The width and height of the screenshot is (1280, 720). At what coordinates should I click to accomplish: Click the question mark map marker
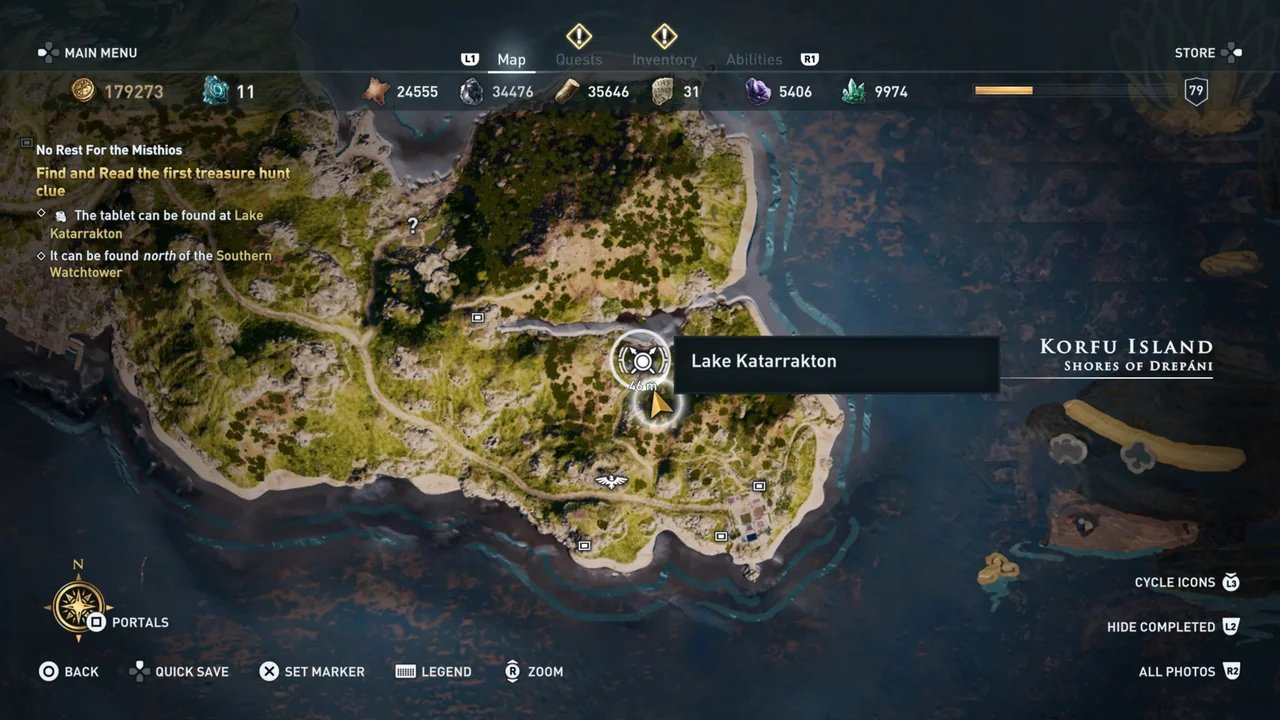point(412,226)
